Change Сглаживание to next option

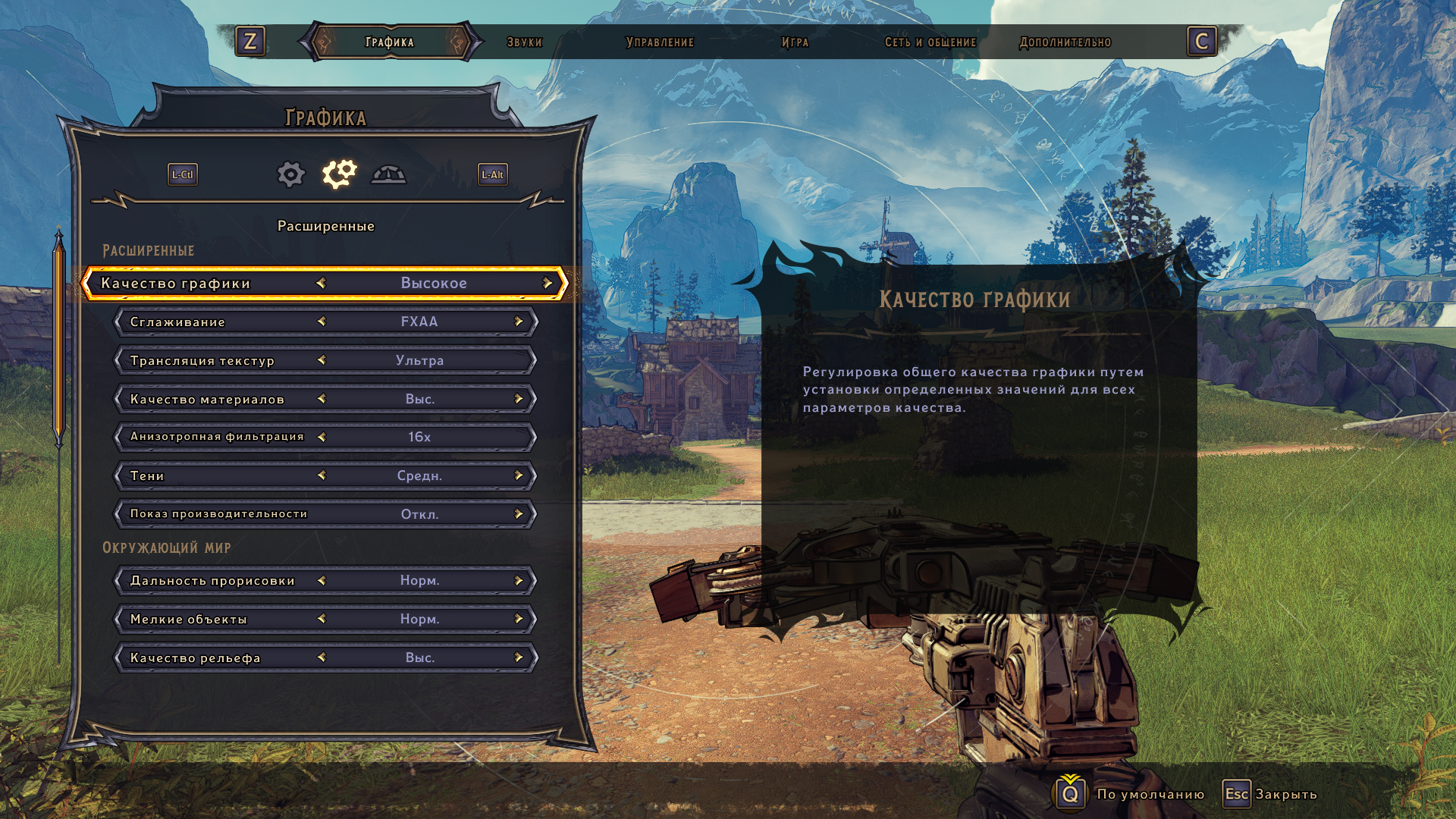click(x=519, y=322)
